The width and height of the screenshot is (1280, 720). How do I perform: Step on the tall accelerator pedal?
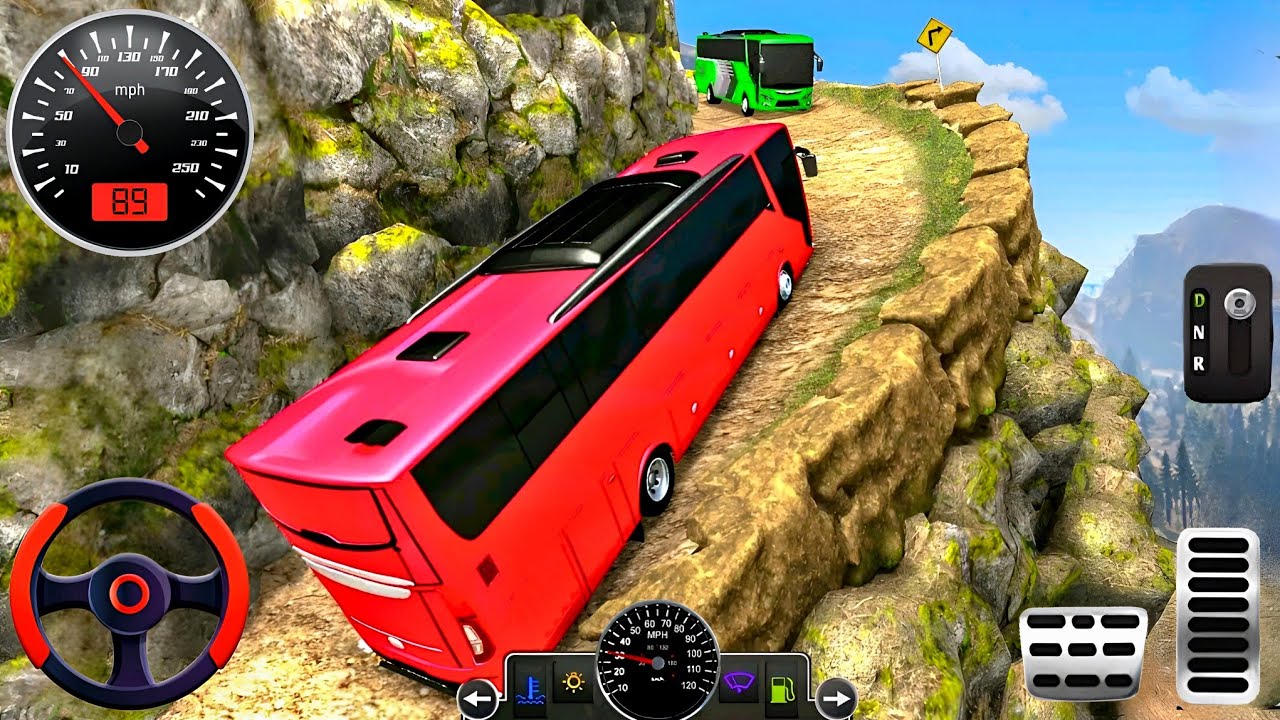click(1217, 614)
